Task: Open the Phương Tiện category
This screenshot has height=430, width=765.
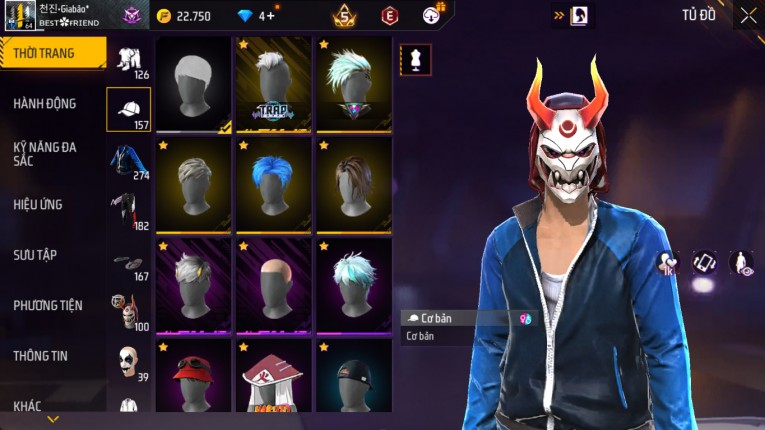Action: pos(48,305)
